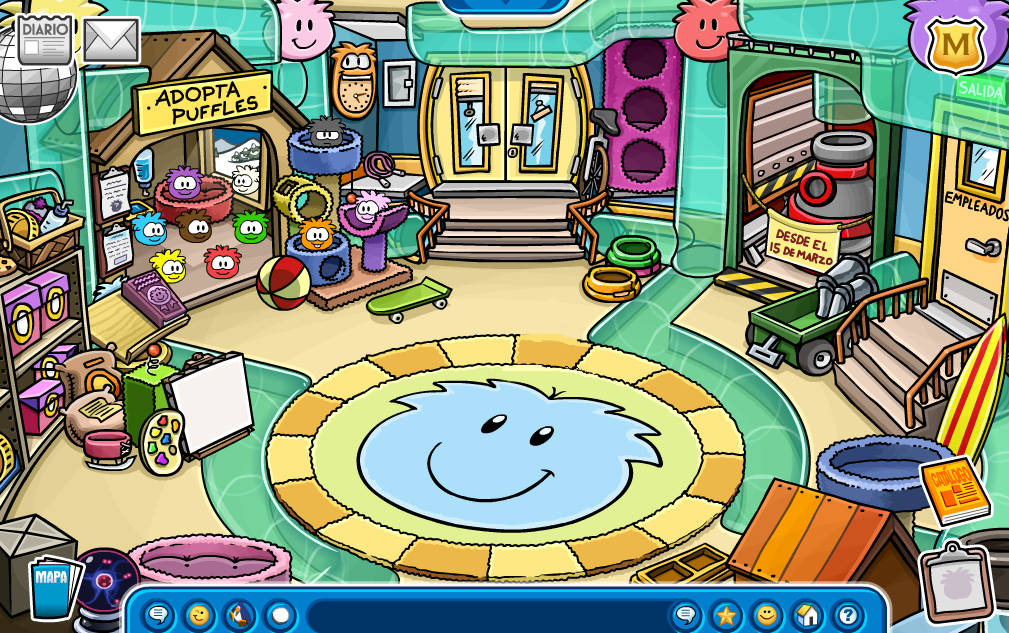
Task: Open the Diario newspaper
Action: 45,39
